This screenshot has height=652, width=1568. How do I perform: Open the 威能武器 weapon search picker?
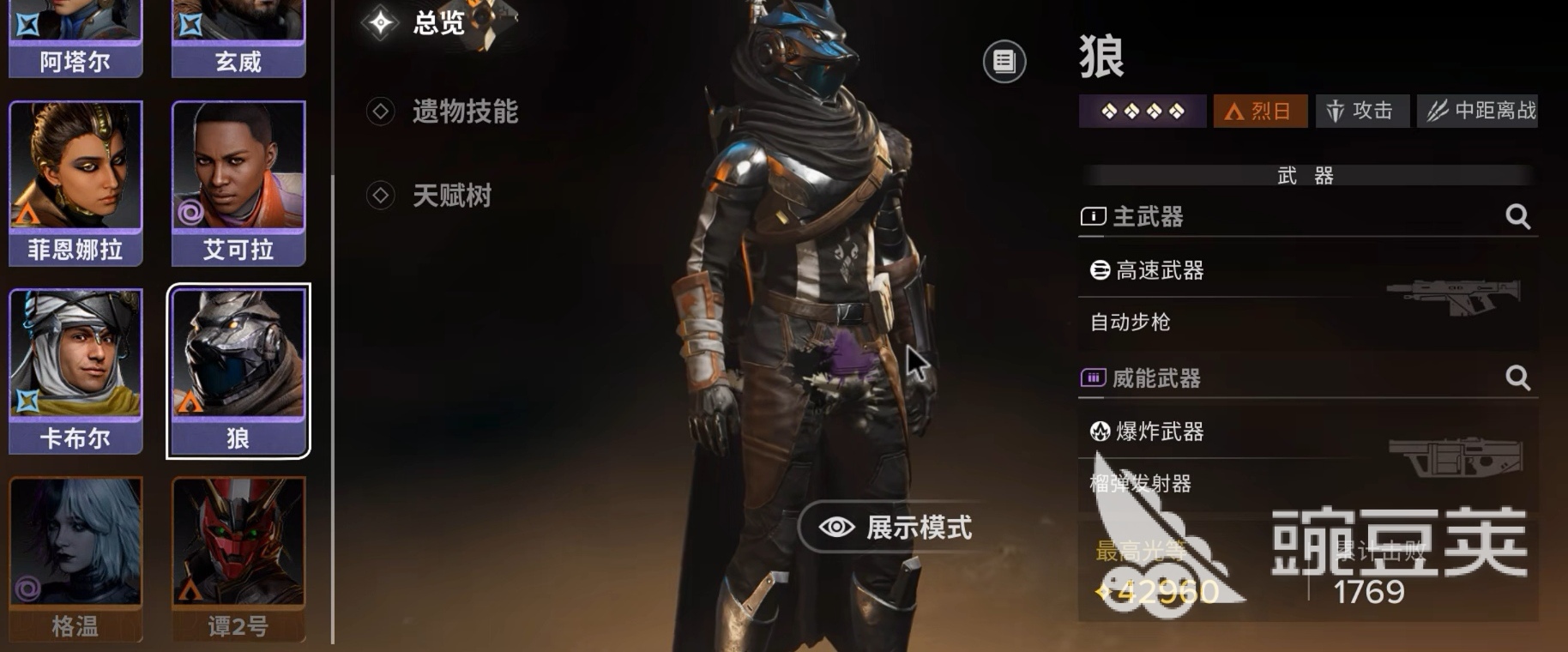click(x=1518, y=377)
